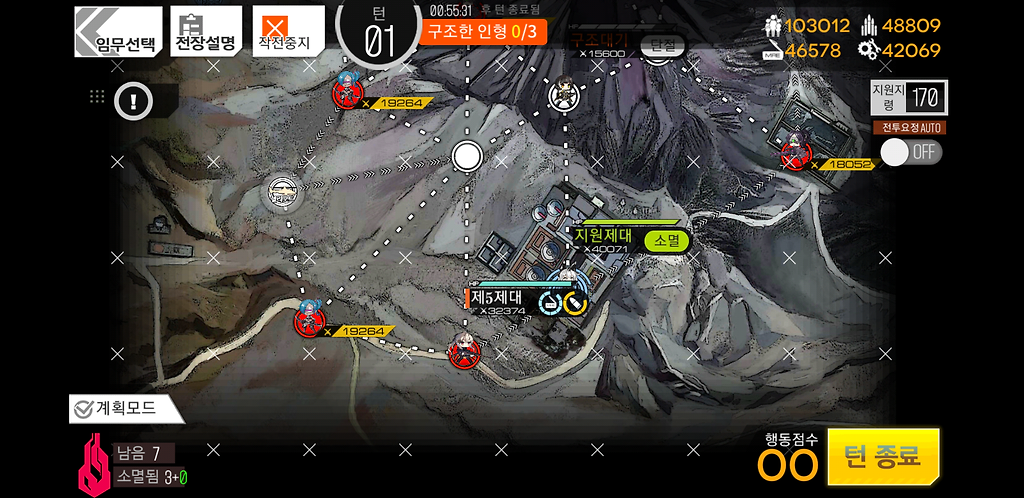This screenshot has height=498, width=1024.
Task: Click the dotted grid handle icon
Action: 97,96
